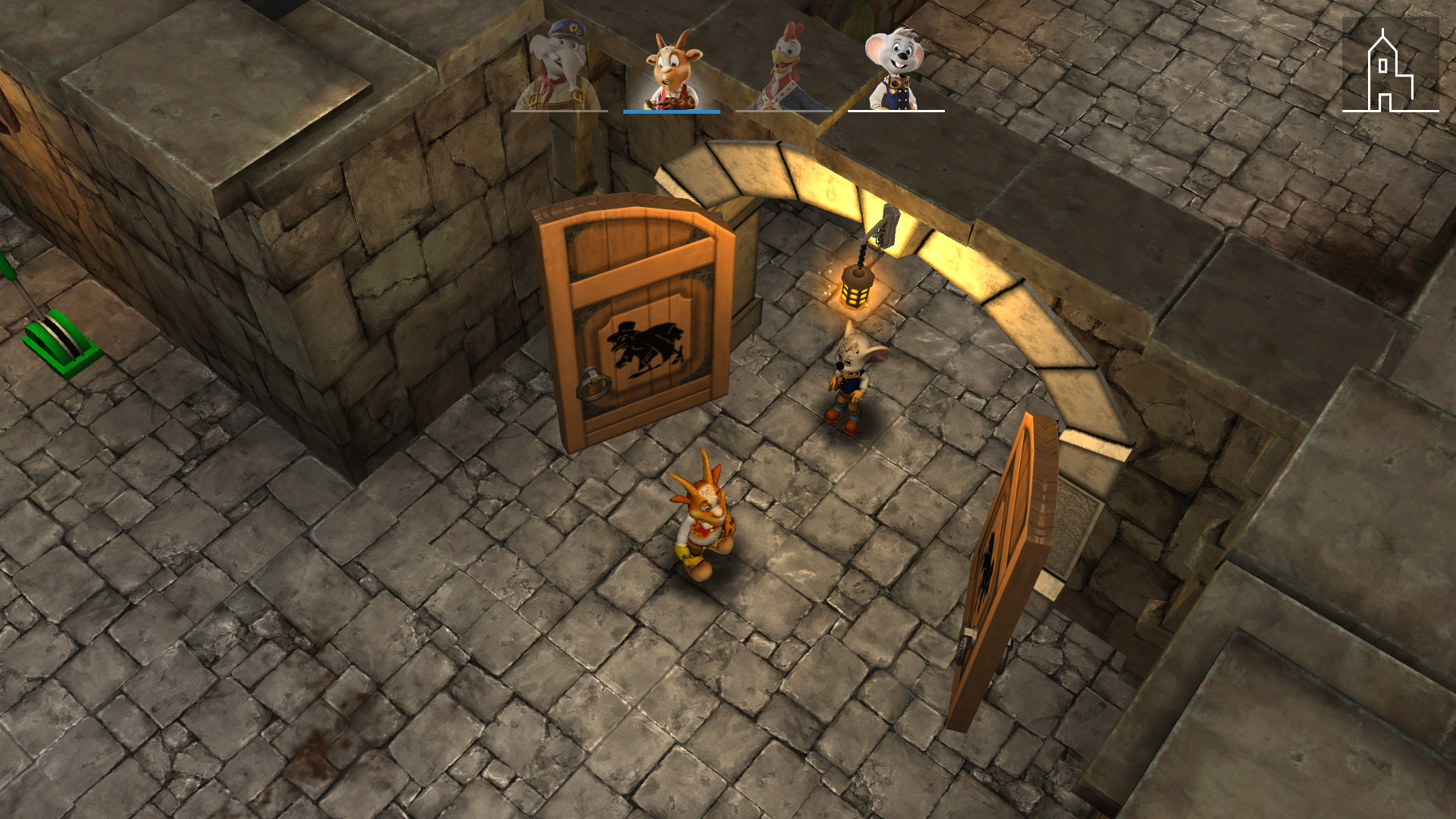Click the mouse character standing under the arch
Image resolution: width=1456 pixels, height=819 pixels.
(x=851, y=379)
